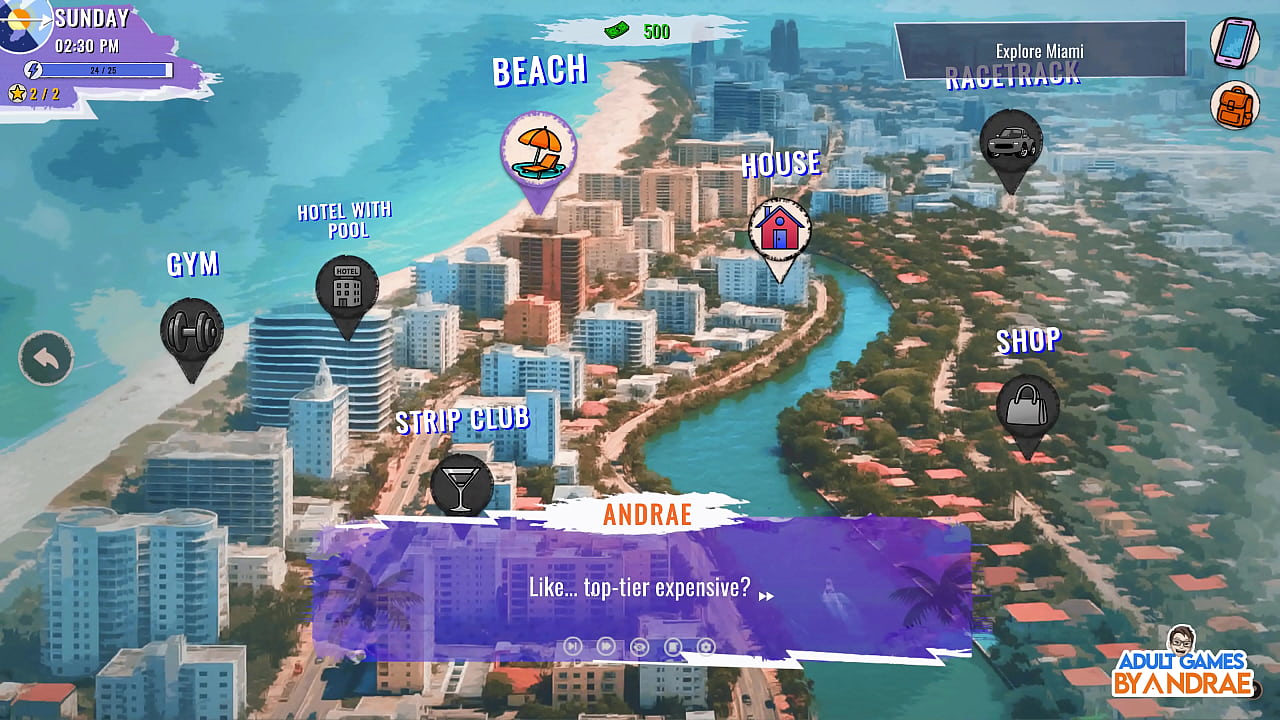This screenshot has height=720, width=1280.
Task: Choose the Hotel with Pool pin
Action: [x=347, y=287]
